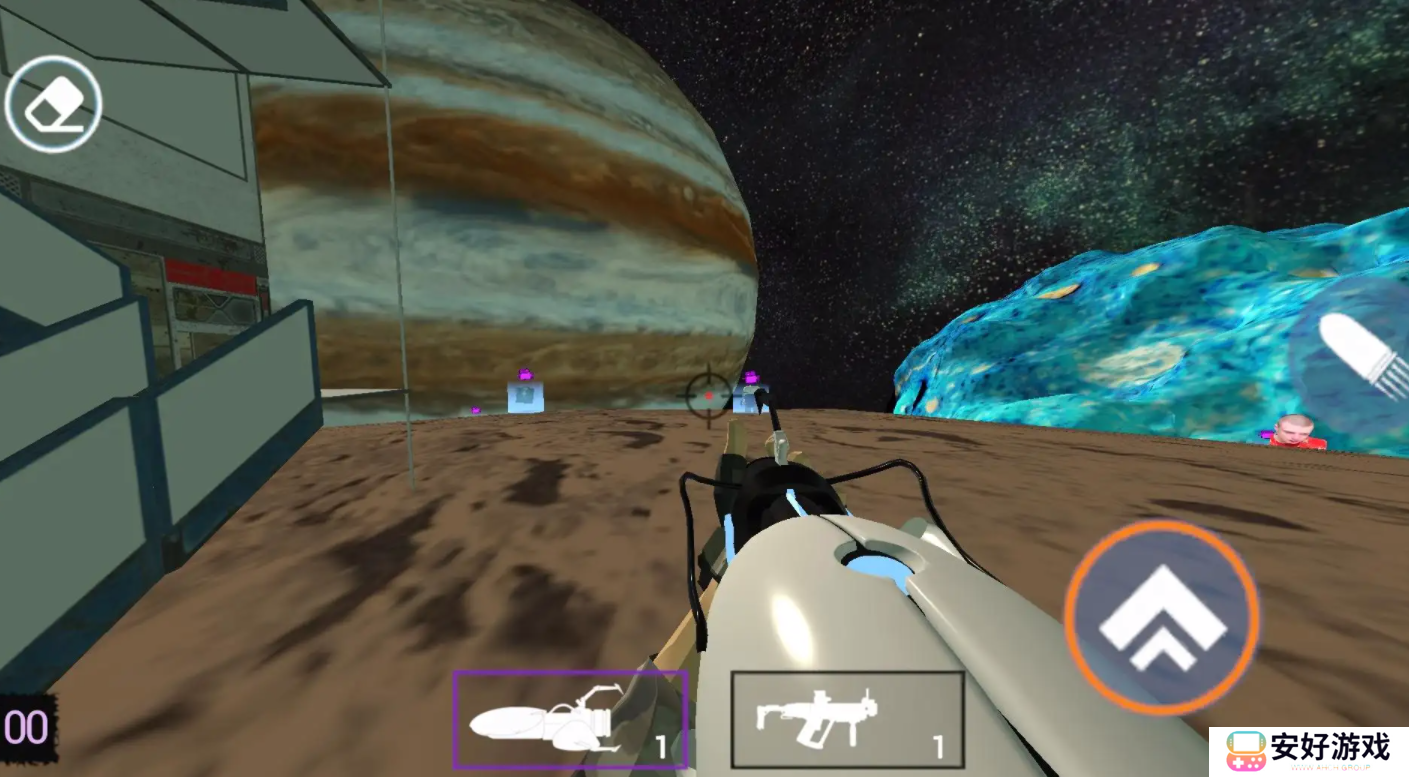This screenshot has width=1409, height=777.
Task: Switch to the assault rifle slot
Action: tap(847, 719)
